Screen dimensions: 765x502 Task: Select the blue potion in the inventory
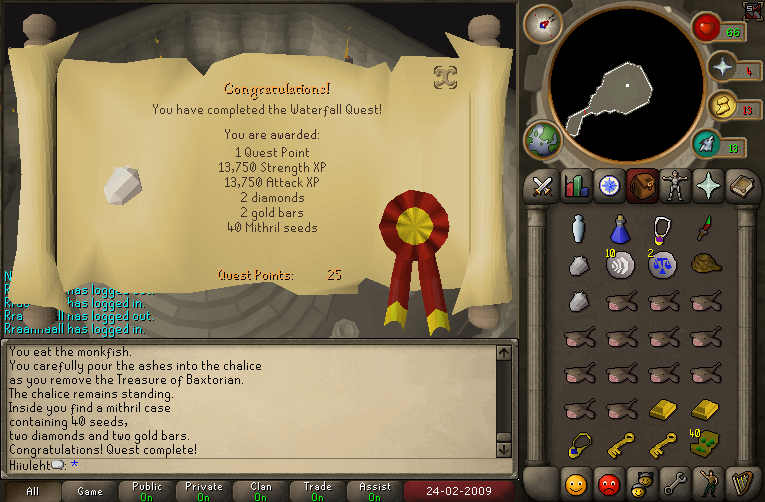619,229
